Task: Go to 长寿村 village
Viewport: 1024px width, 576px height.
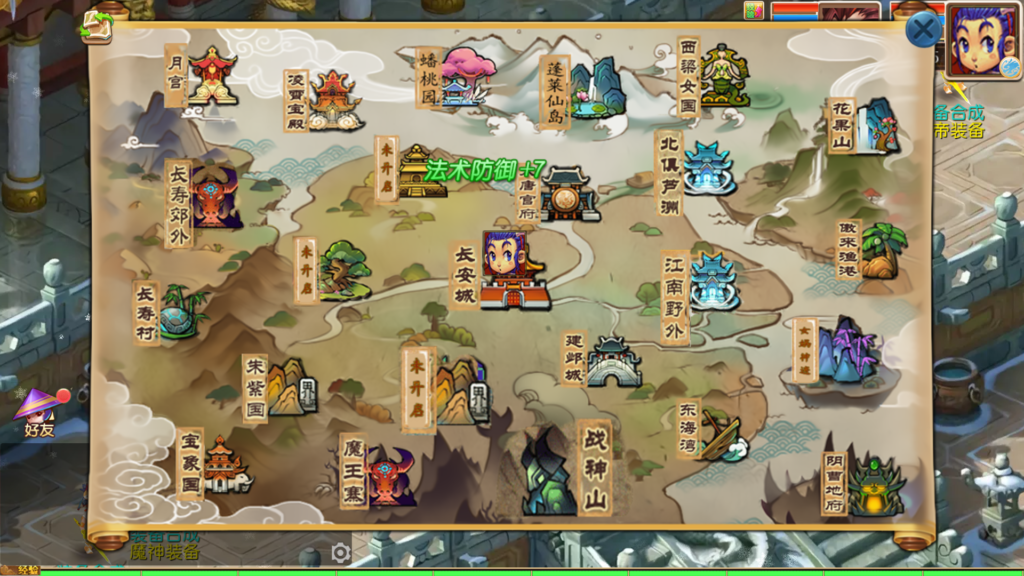Action: [180, 312]
